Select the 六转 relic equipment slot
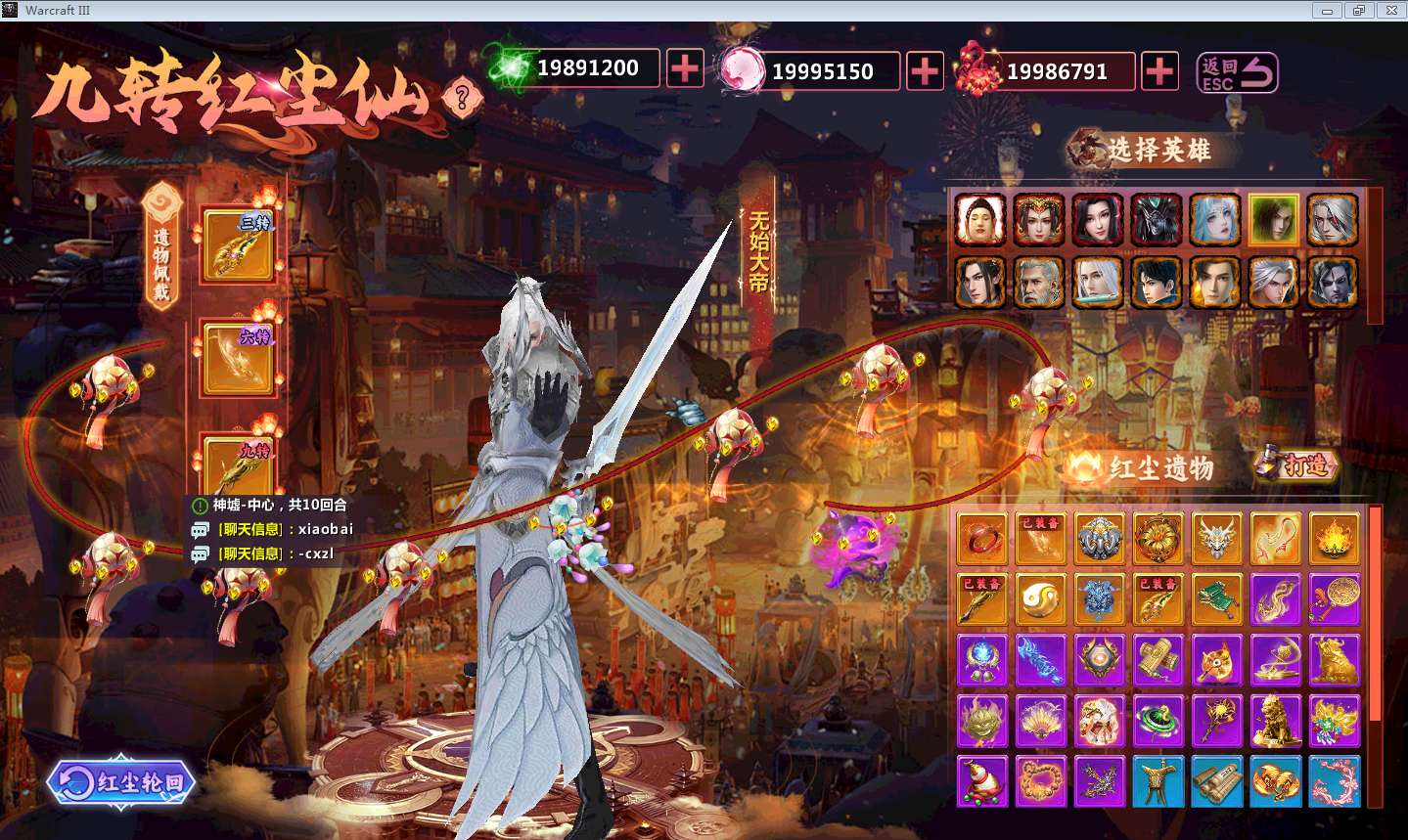This screenshot has width=1408, height=840. 238,358
